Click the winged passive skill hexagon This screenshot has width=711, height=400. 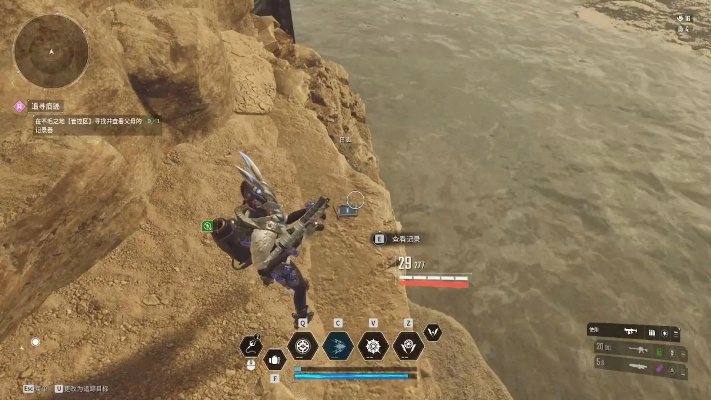pos(434,331)
